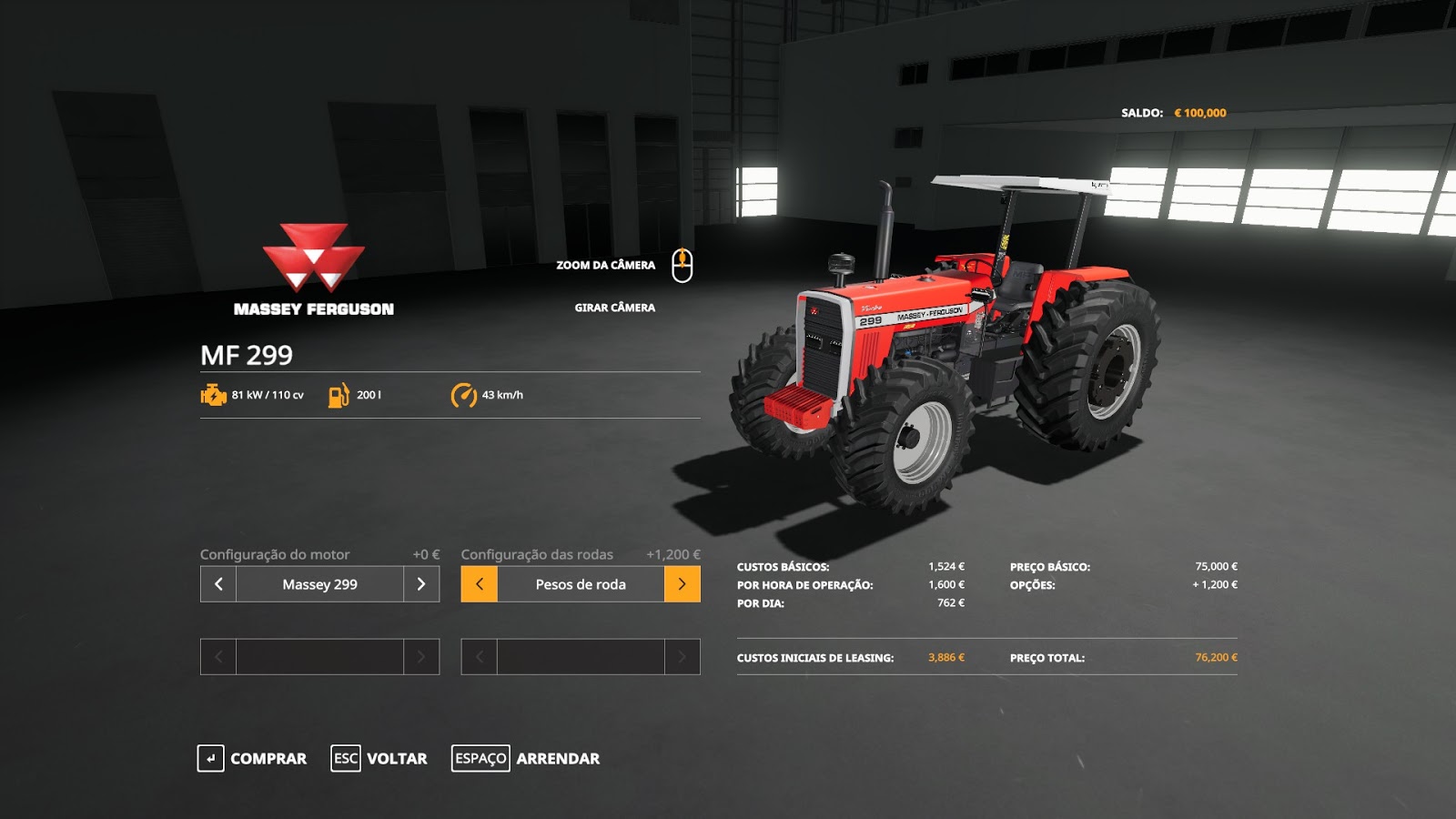Viewport: 1456px width, 819px height.
Task: Click the Espaço key icon beside Arrendar
Action: pos(480,758)
